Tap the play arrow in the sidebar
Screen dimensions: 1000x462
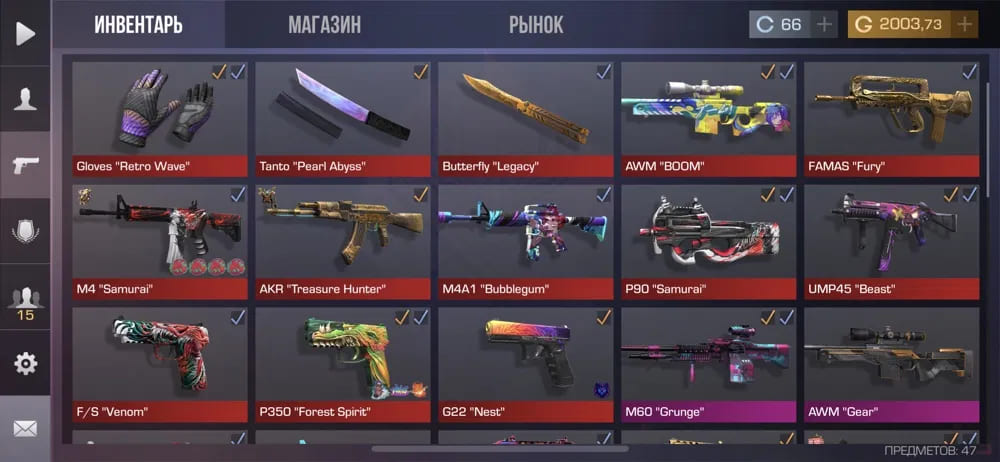(x=25, y=33)
